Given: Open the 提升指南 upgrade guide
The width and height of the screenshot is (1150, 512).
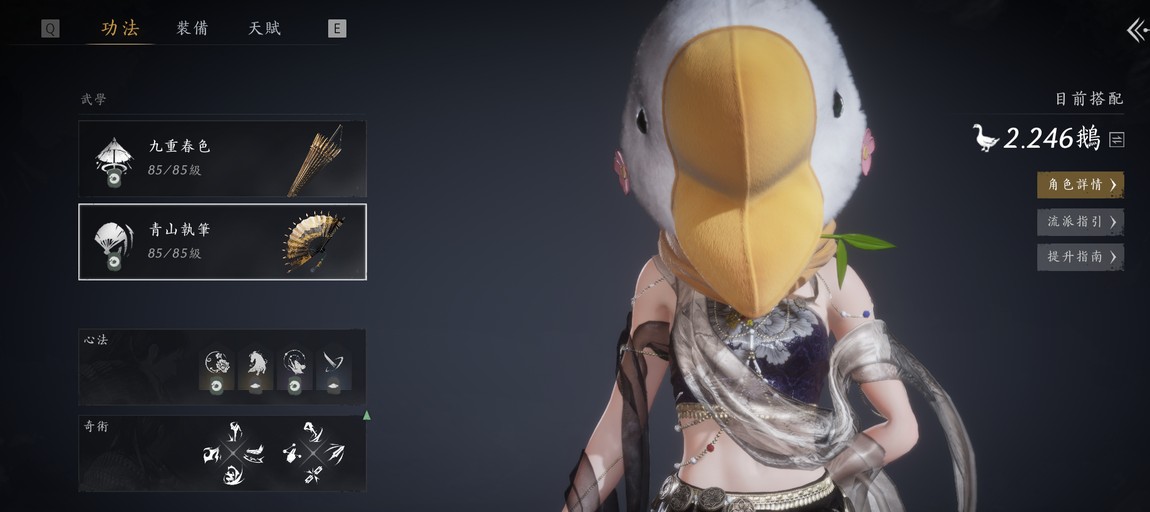Looking at the screenshot, I should [x=1080, y=257].
